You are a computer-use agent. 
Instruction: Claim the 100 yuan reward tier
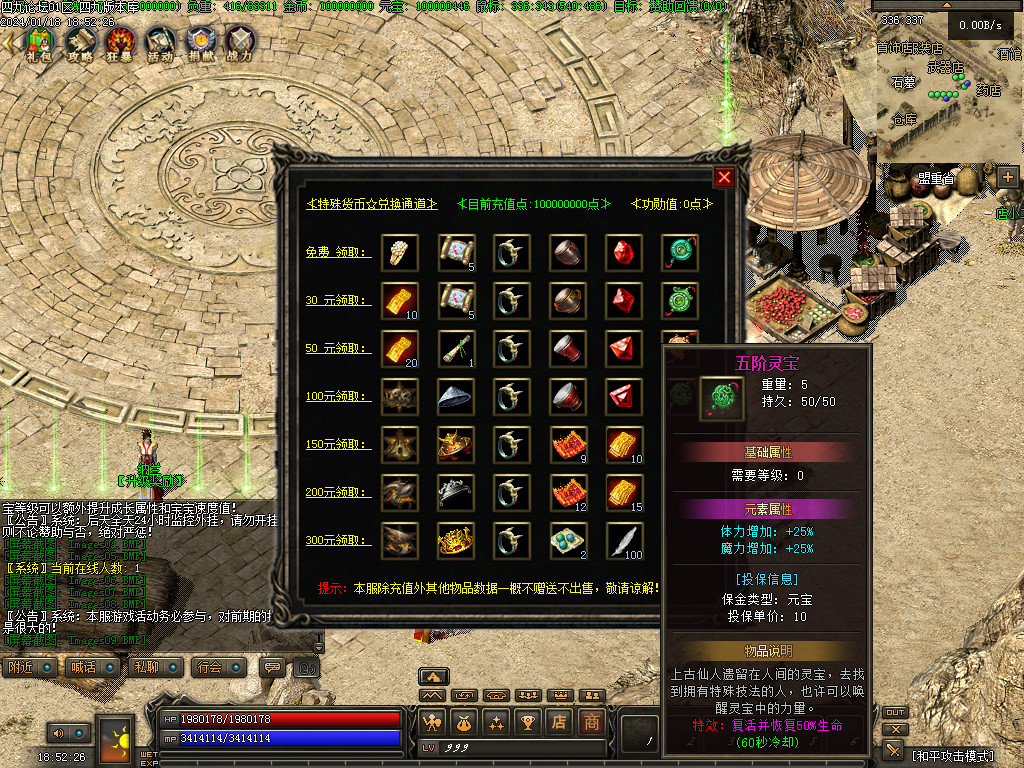coord(338,396)
